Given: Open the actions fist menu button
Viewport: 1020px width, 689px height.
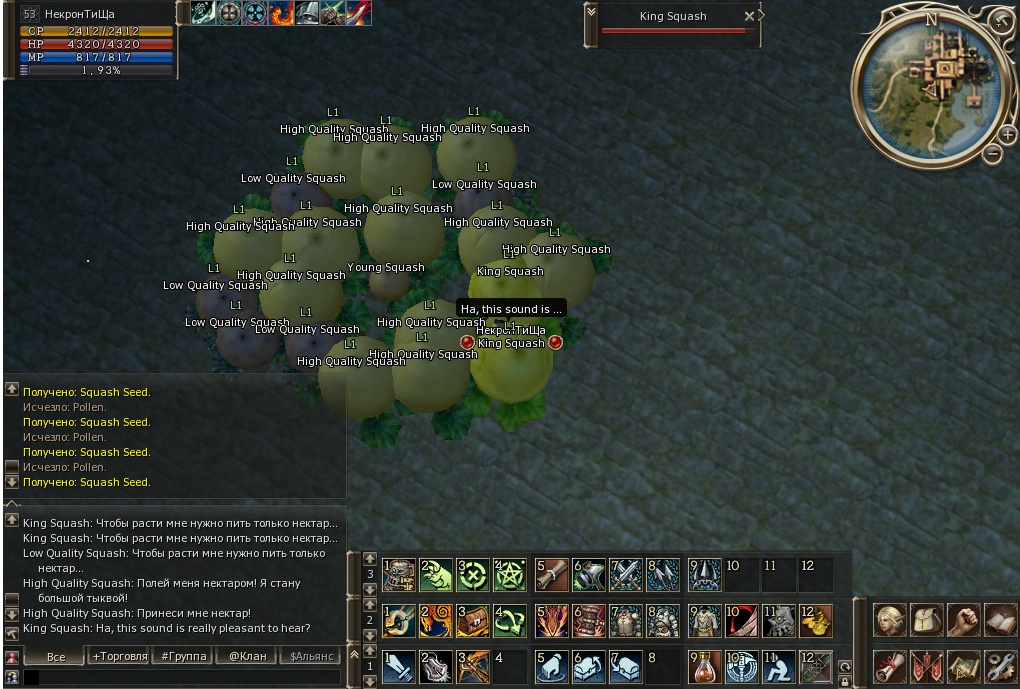Looking at the screenshot, I should (963, 620).
